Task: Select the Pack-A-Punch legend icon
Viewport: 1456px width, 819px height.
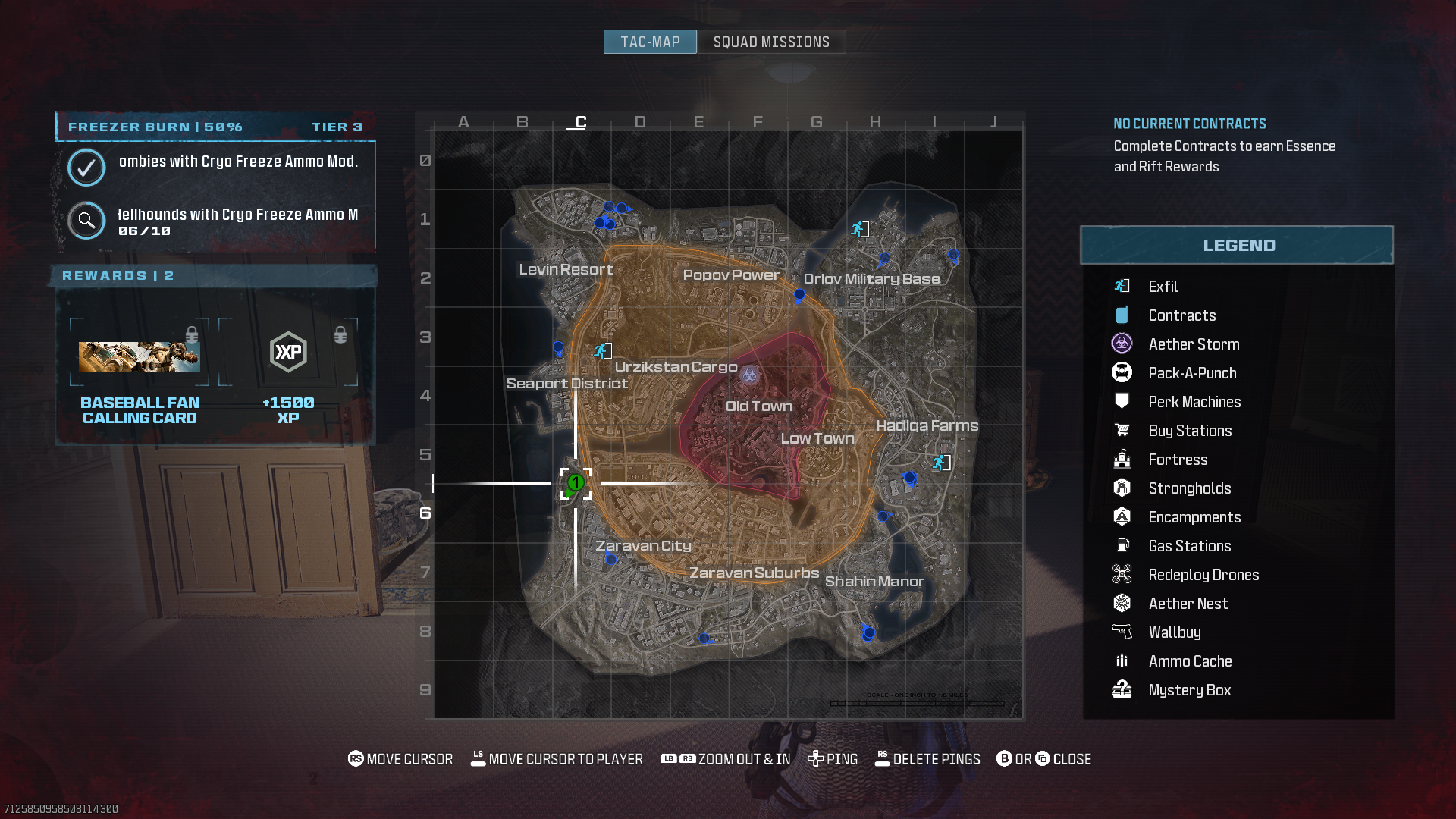Action: 1122,372
